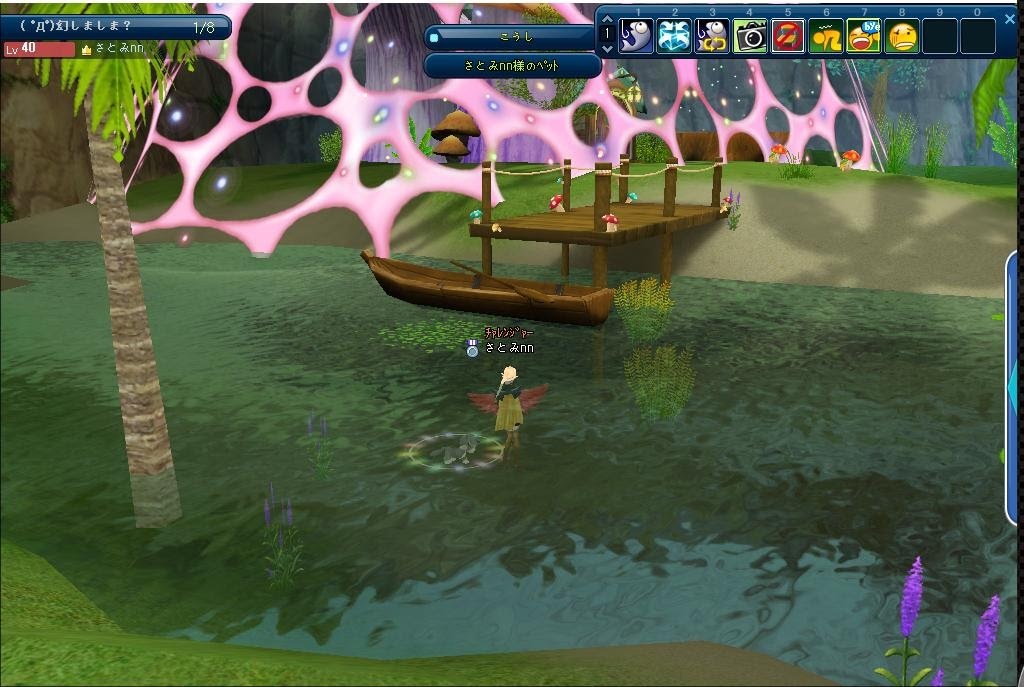Select the こうし pet name bar

point(513,37)
